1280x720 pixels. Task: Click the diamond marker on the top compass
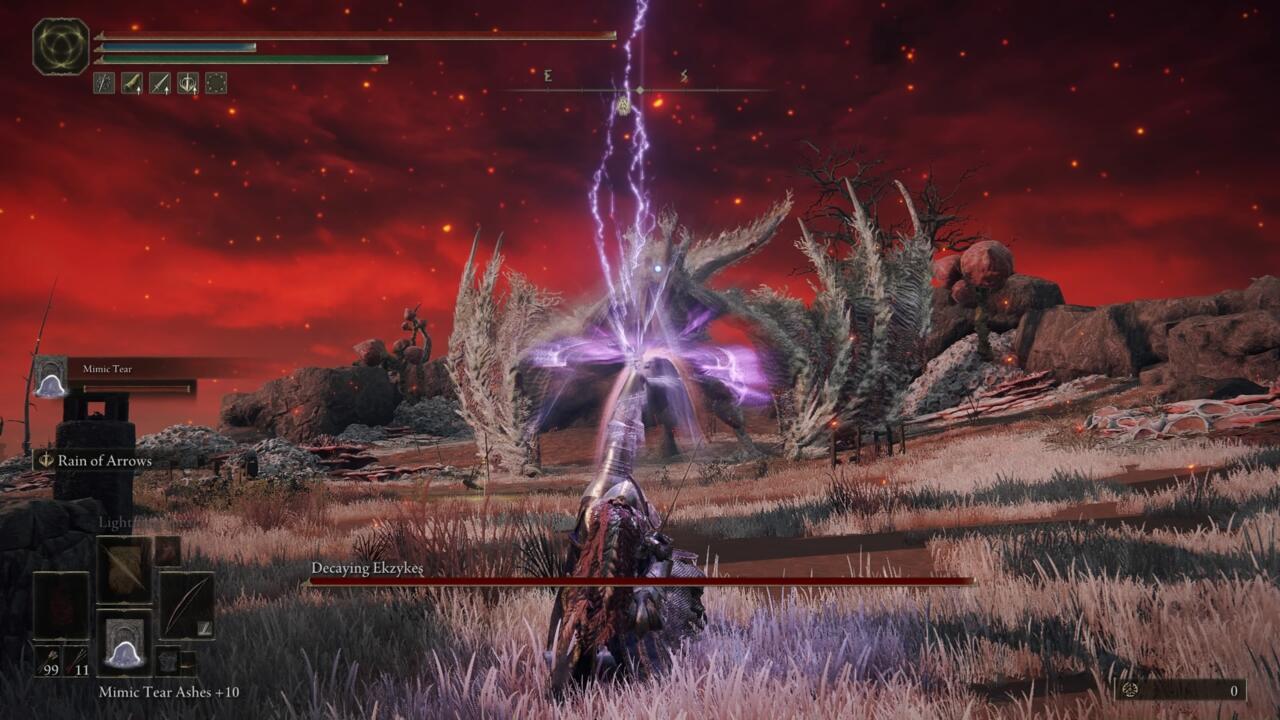pos(638,90)
